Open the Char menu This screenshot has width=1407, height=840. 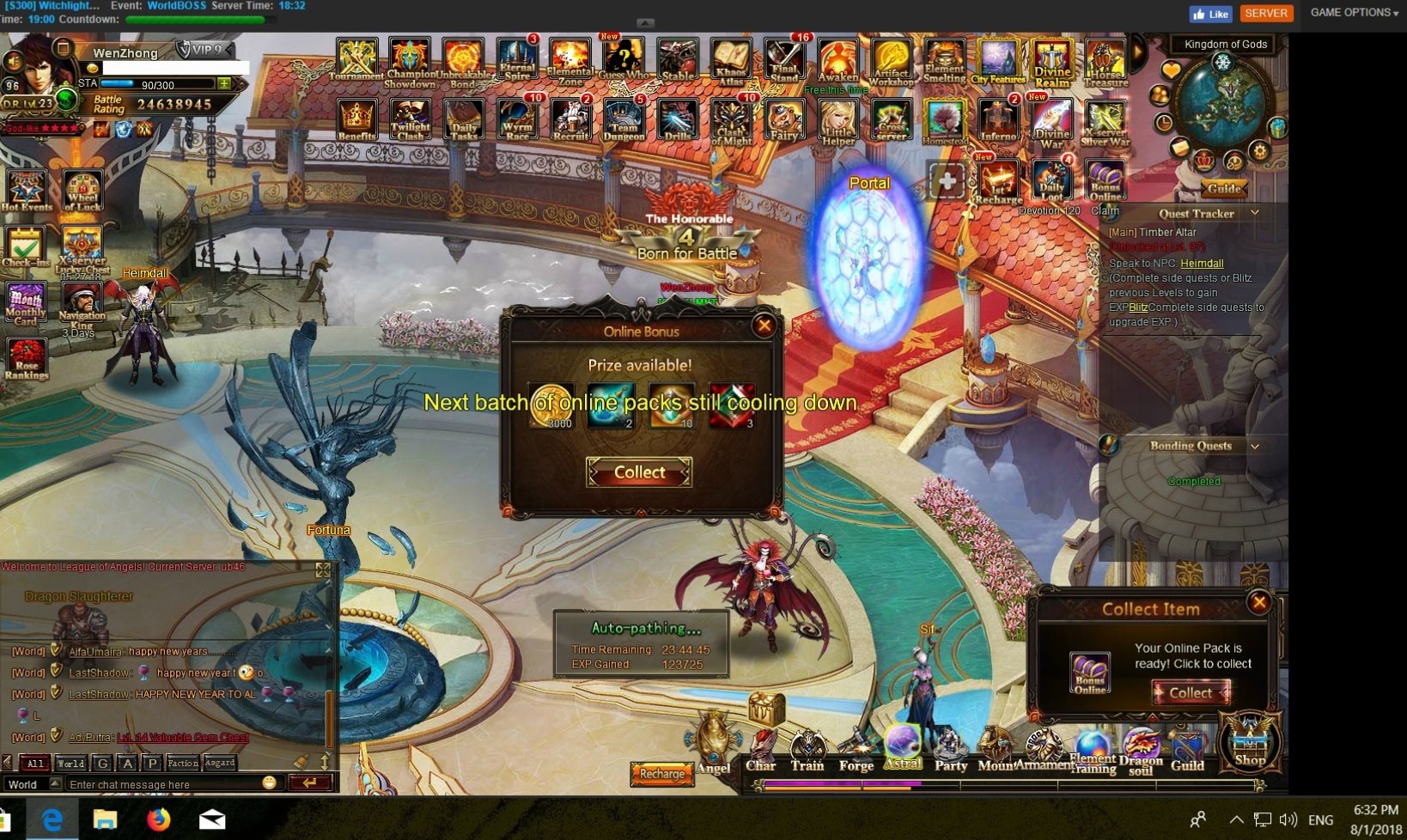(760, 752)
